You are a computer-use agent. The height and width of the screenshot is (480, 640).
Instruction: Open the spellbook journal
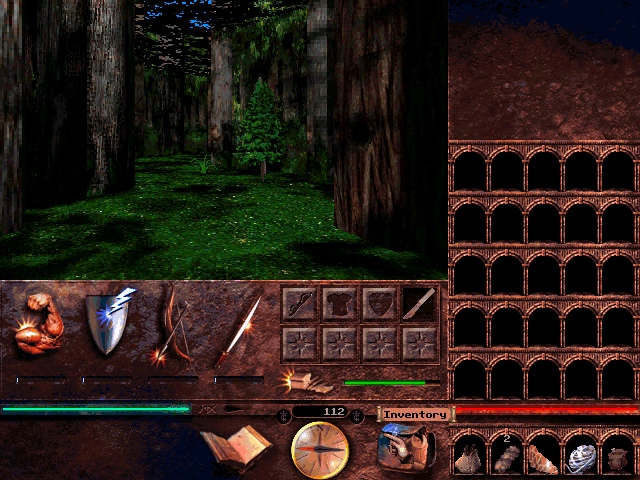(235, 446)
